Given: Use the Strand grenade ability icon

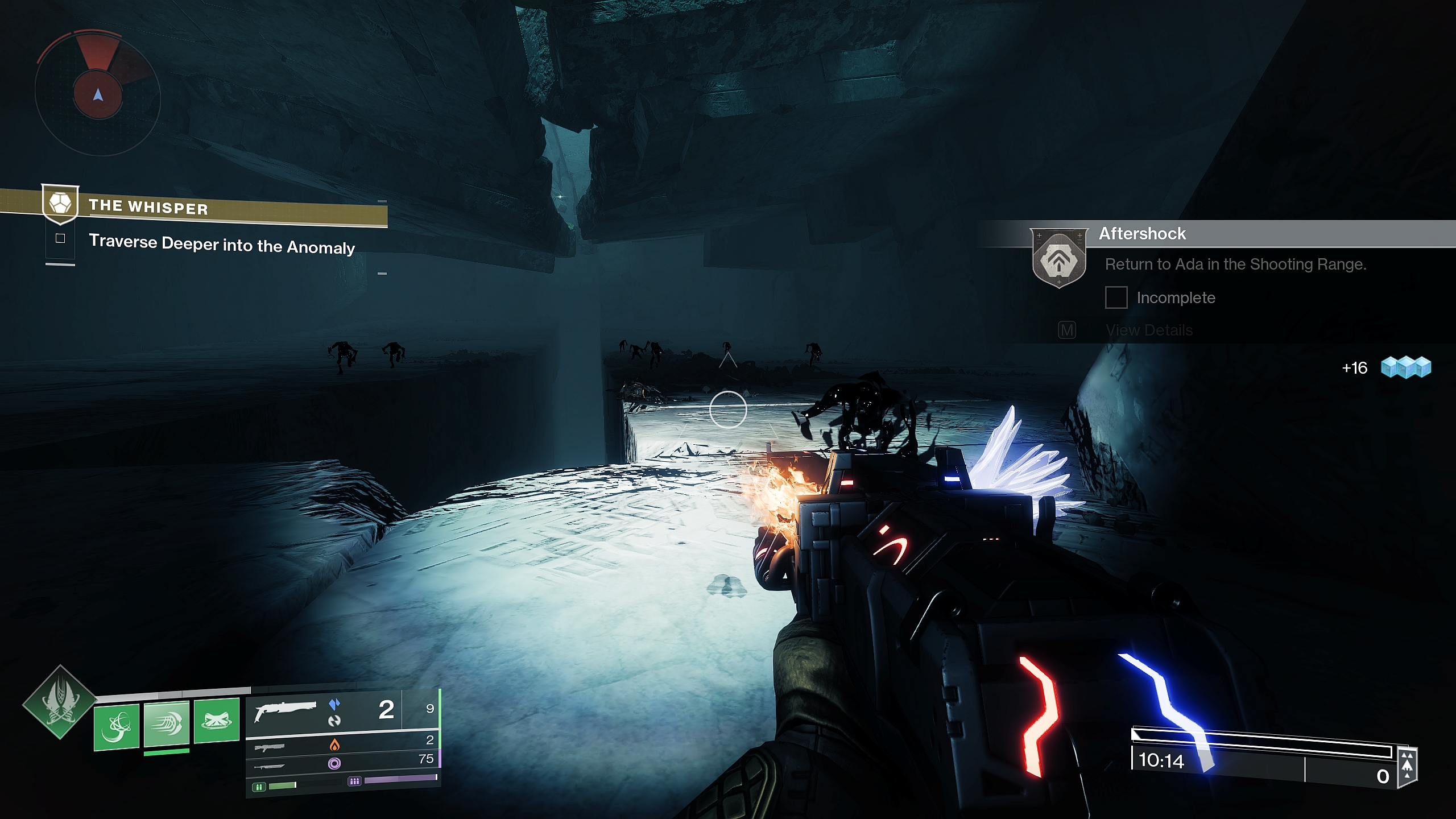Looking at the screenshot, I should coord(117,726).
